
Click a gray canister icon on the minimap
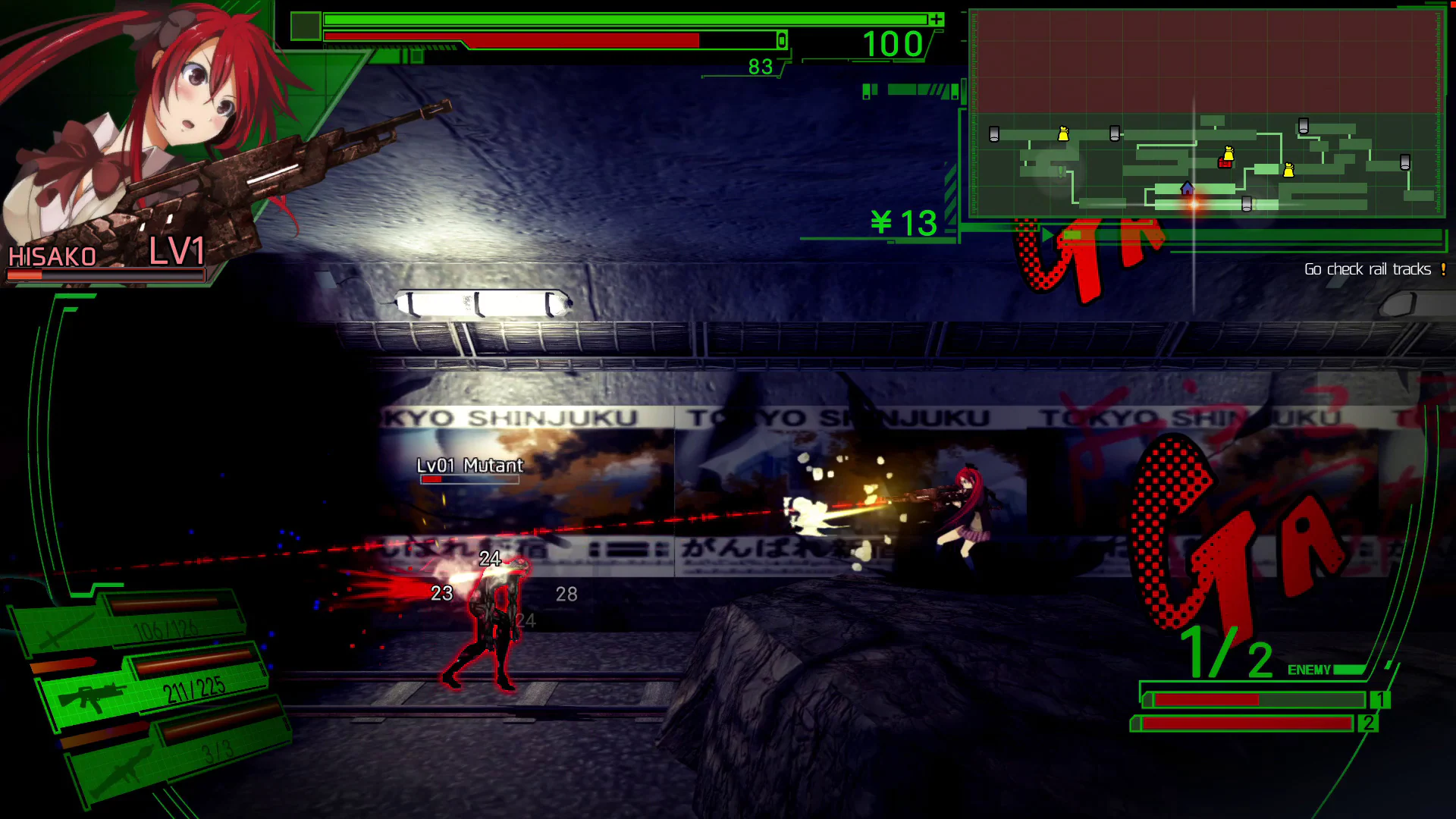[994, 133]
